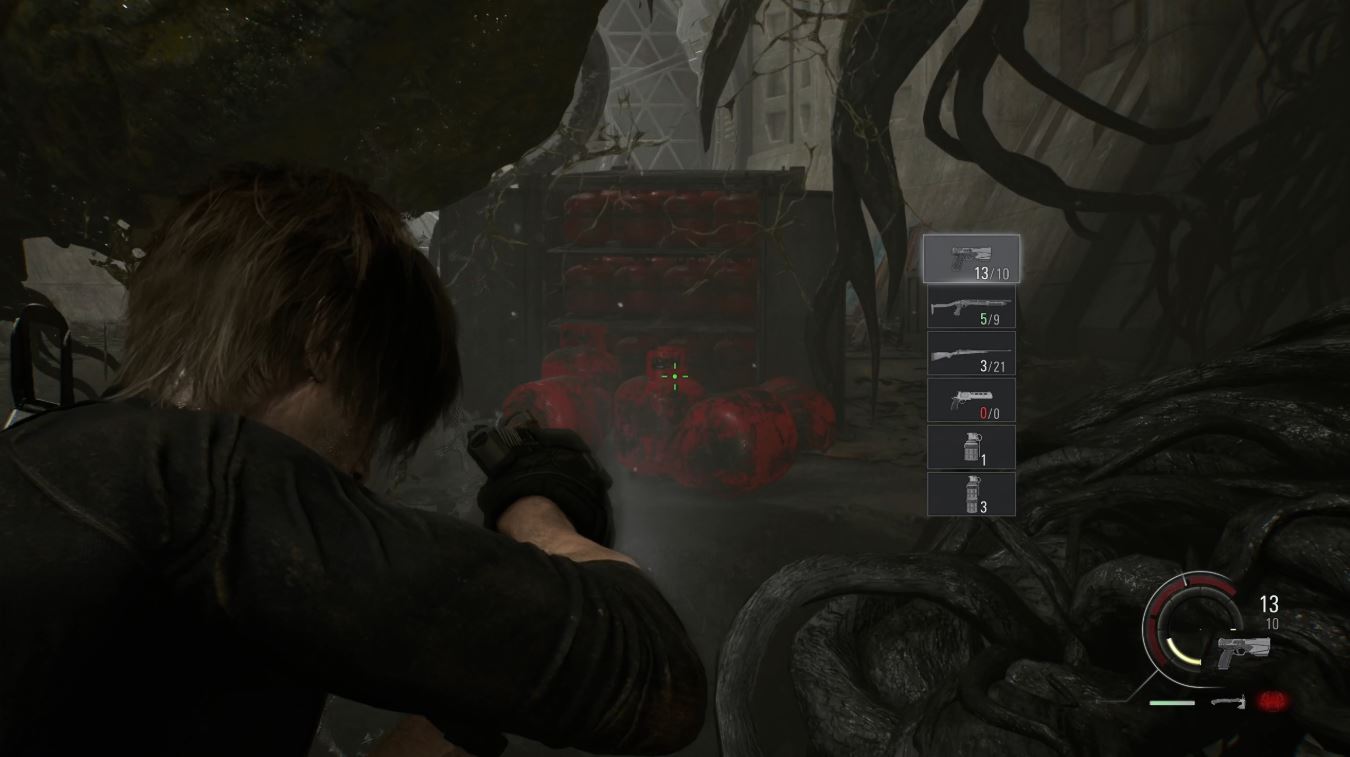Click the hatchet icon beside the health gauge

(1229, 702)
